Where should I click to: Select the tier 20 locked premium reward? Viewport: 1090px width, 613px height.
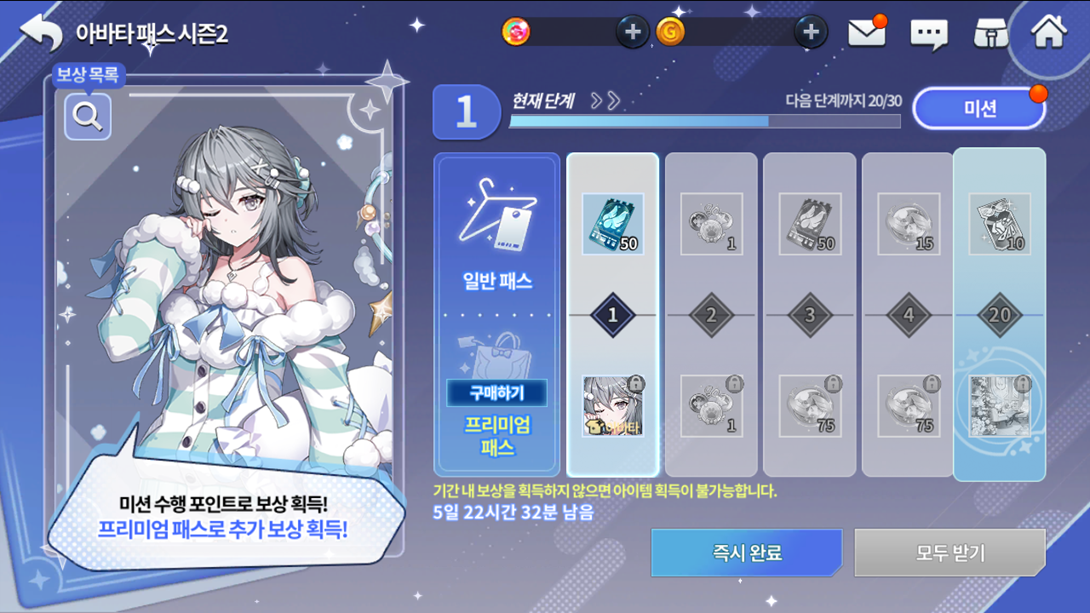tap(999, 406)
